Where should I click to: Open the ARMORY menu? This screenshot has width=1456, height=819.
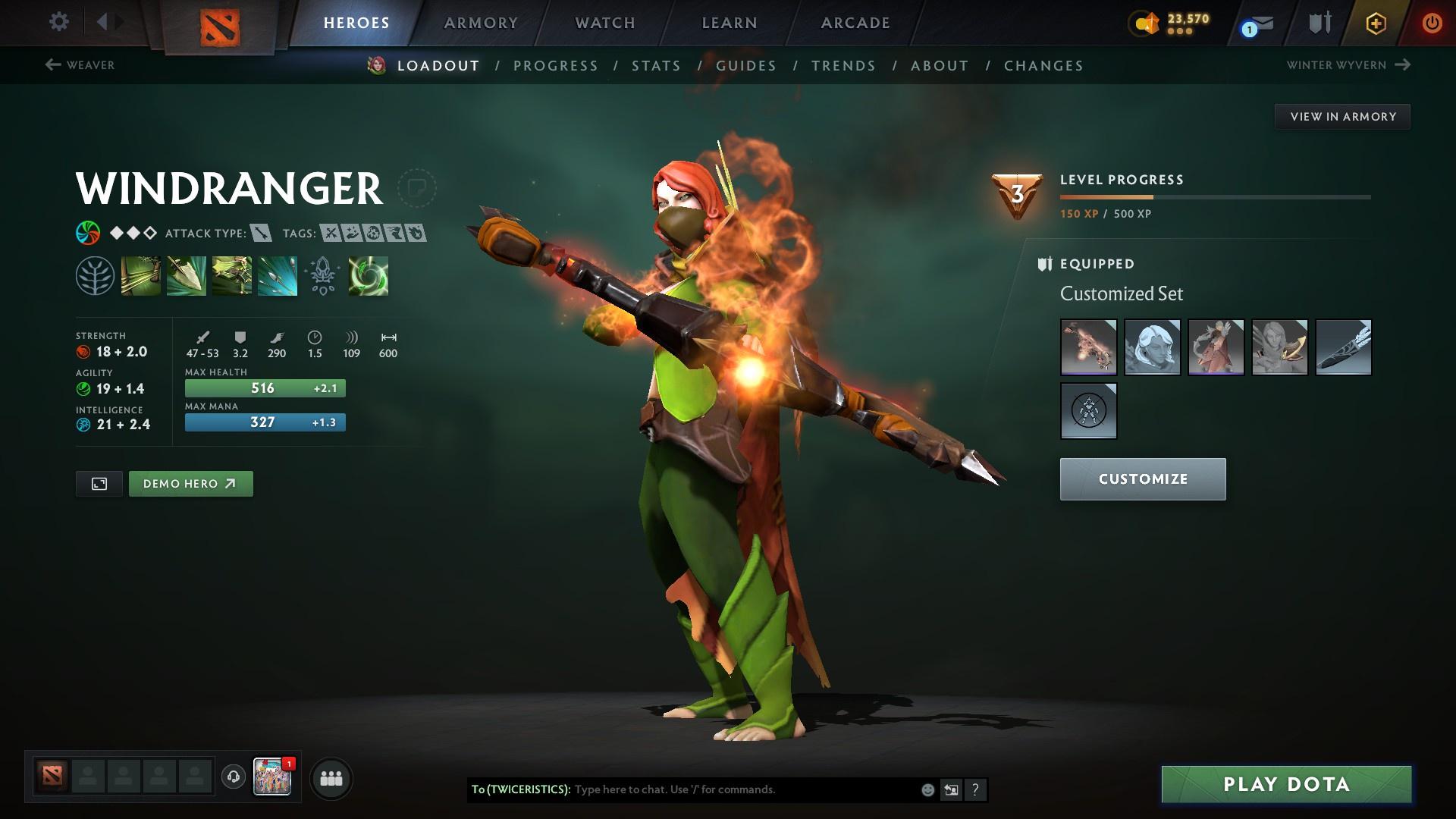pos(481,23)
